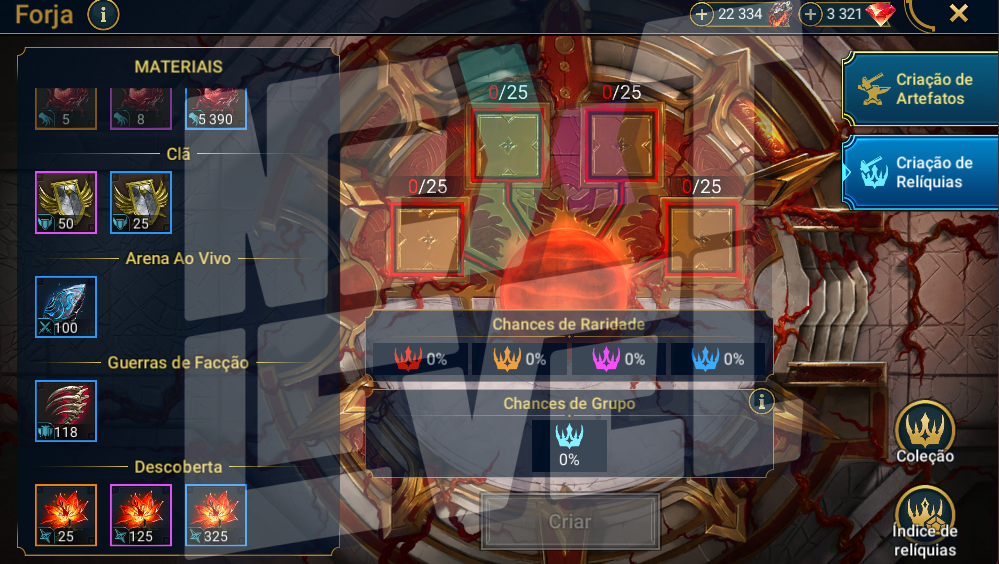
Task: Buy more gems with plus button
Action: point(811,15)
